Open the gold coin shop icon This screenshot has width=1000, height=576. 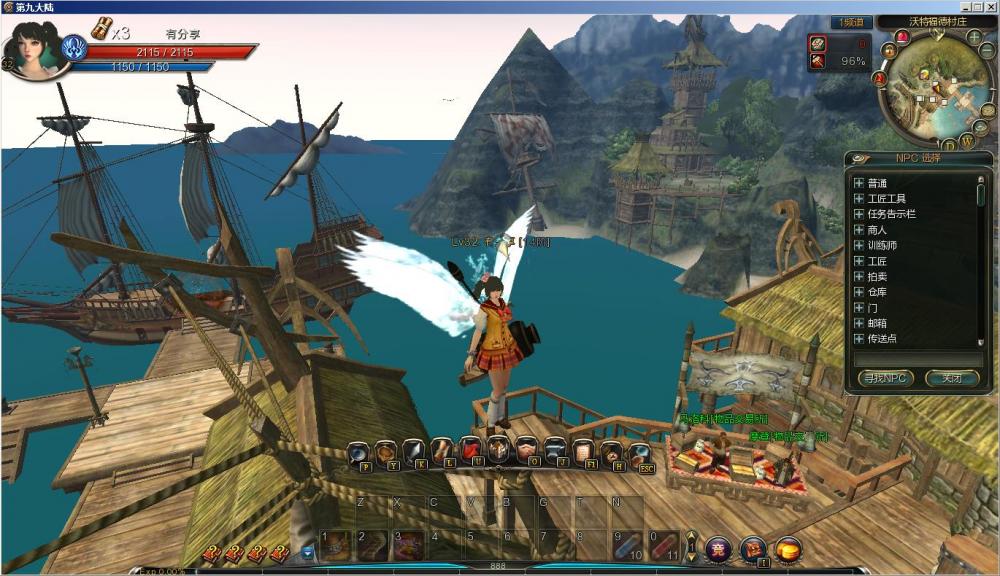(789, 548)
